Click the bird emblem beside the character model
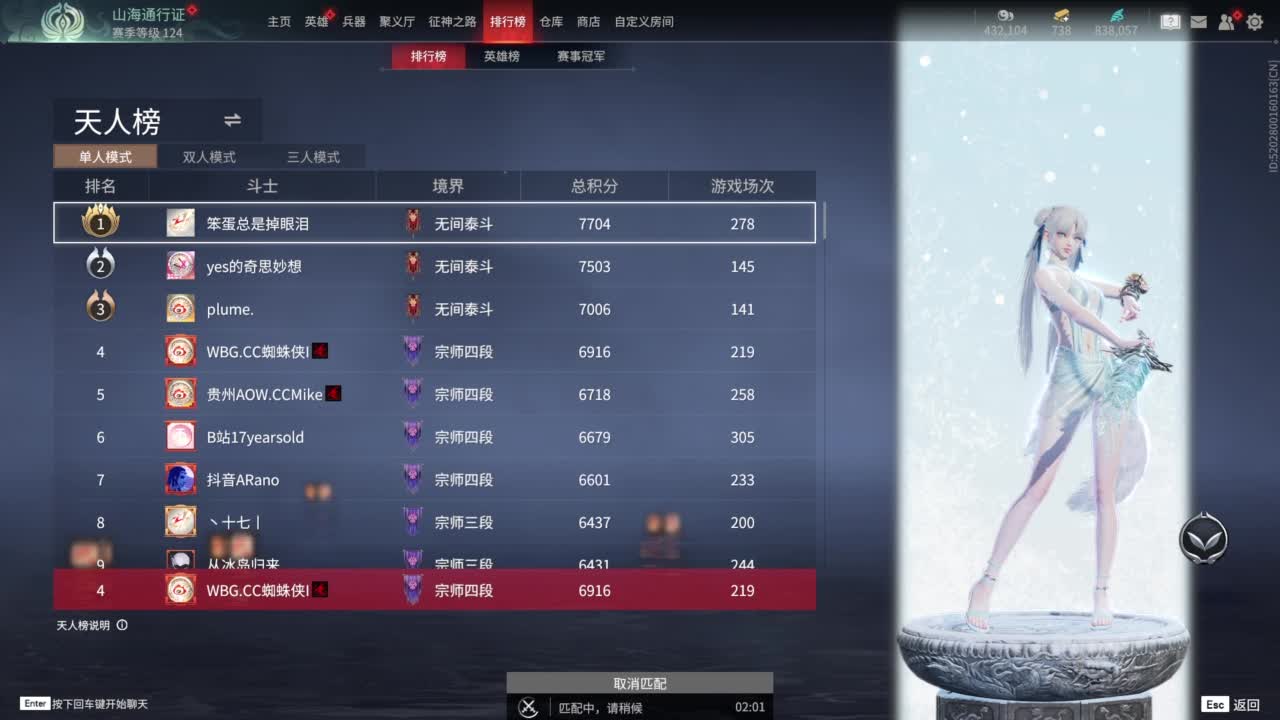The width and height of the screenshot is (1280, 720). click(x=1203, y=538)
